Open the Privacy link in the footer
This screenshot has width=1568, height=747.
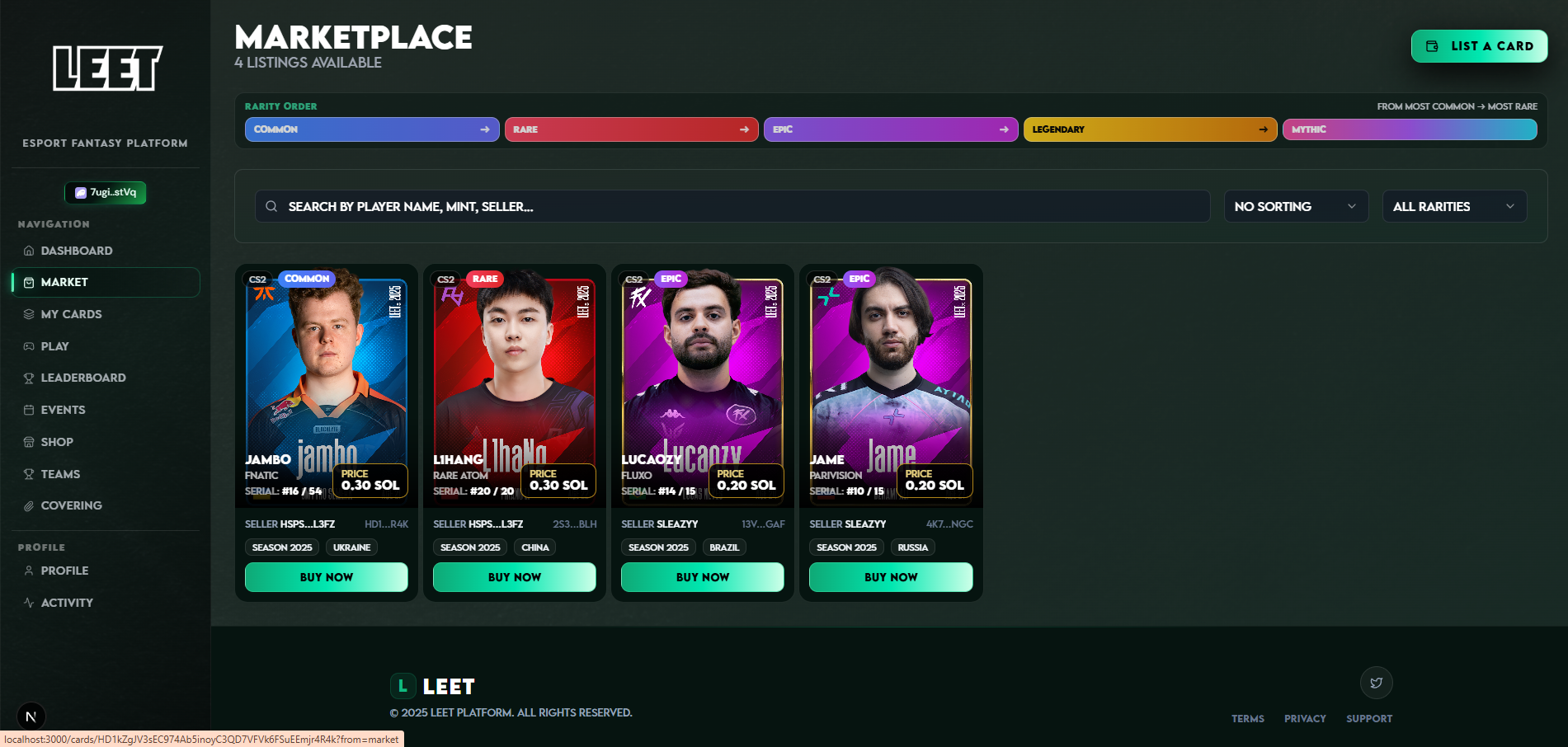pyautogui.click(x=1305, y=718)
